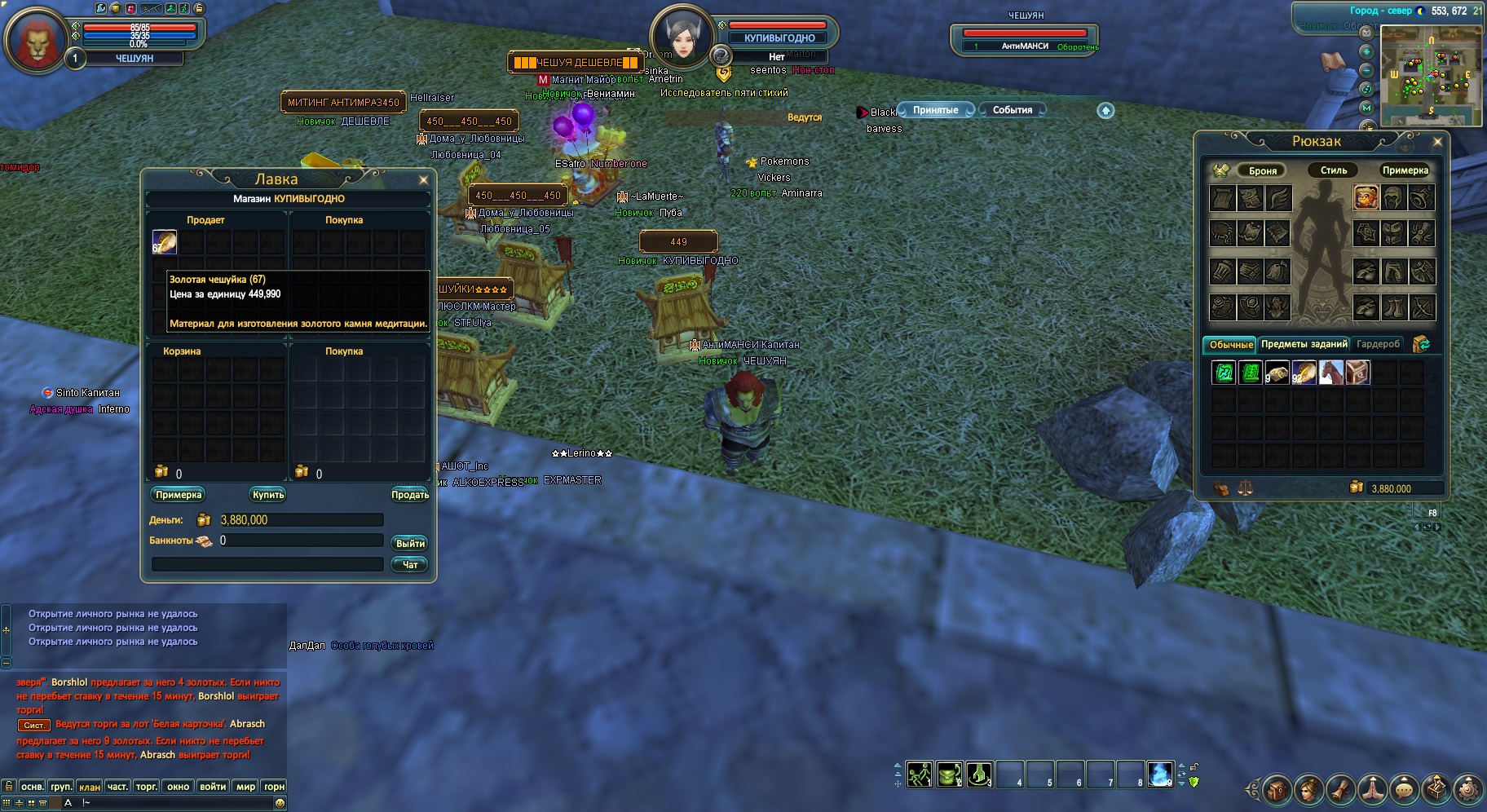
Task: Select the horse mount item in the backpack
Action: click(1330, 373)
